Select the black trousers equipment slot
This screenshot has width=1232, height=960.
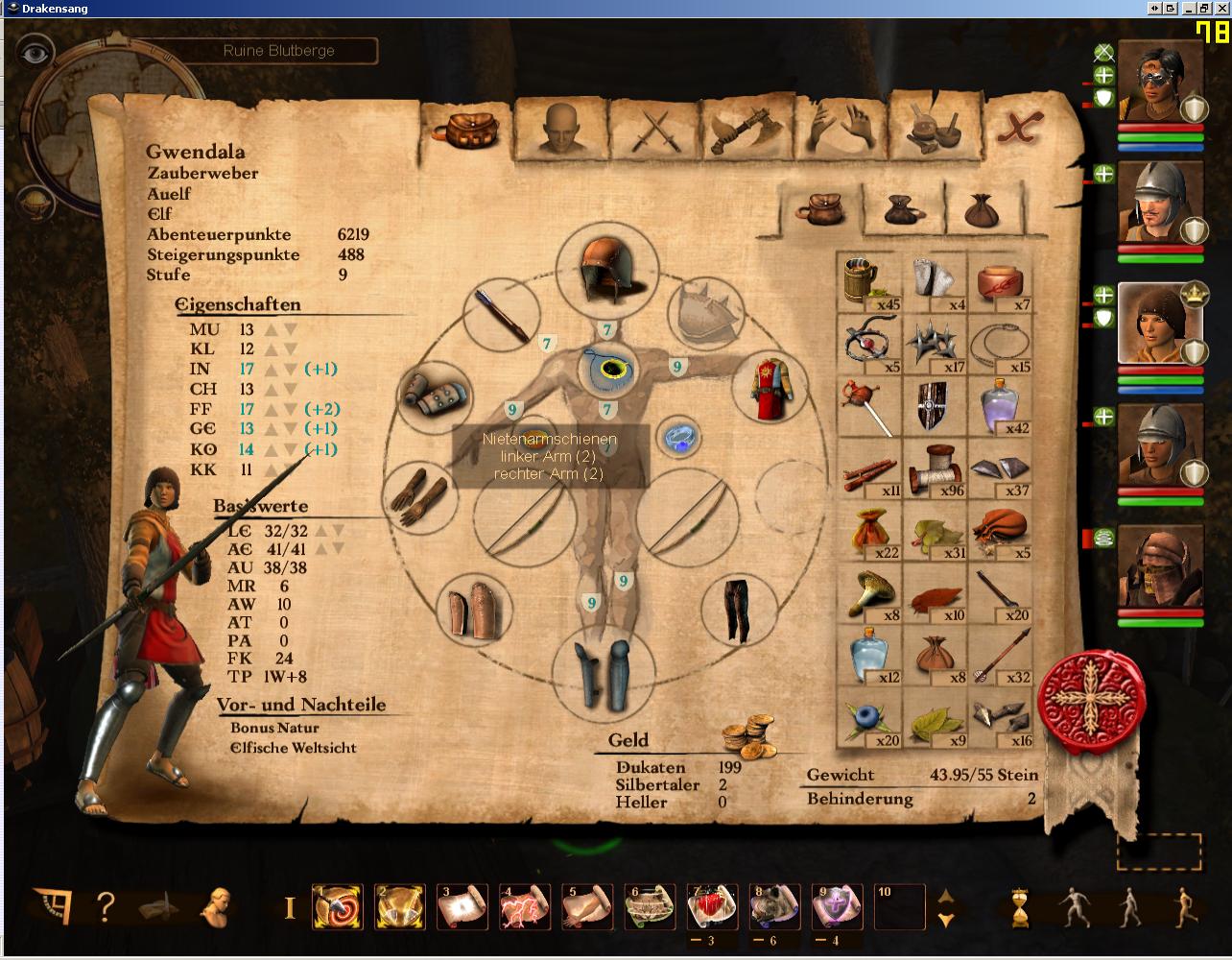click(737, 610)
